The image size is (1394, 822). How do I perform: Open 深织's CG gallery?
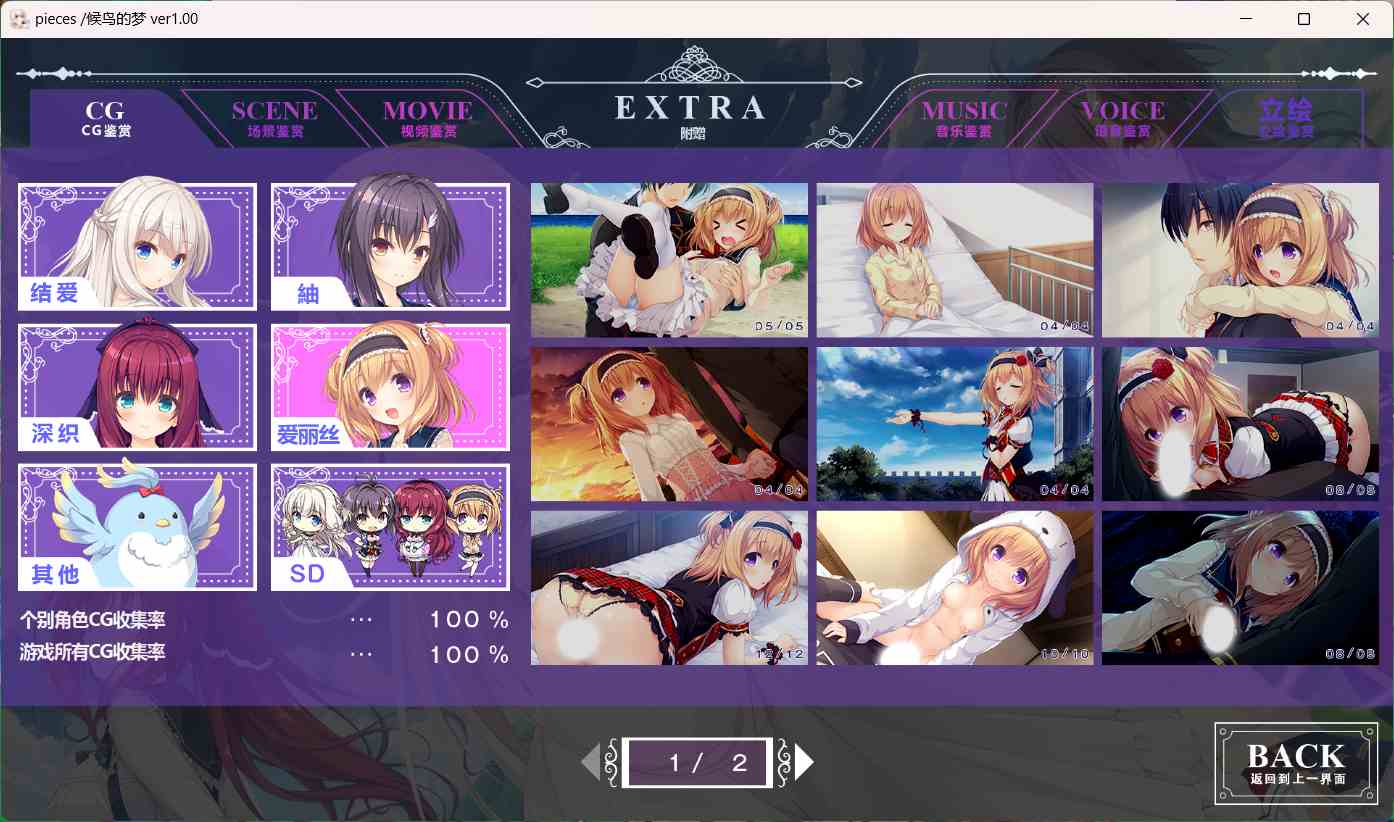coord(136,387)
